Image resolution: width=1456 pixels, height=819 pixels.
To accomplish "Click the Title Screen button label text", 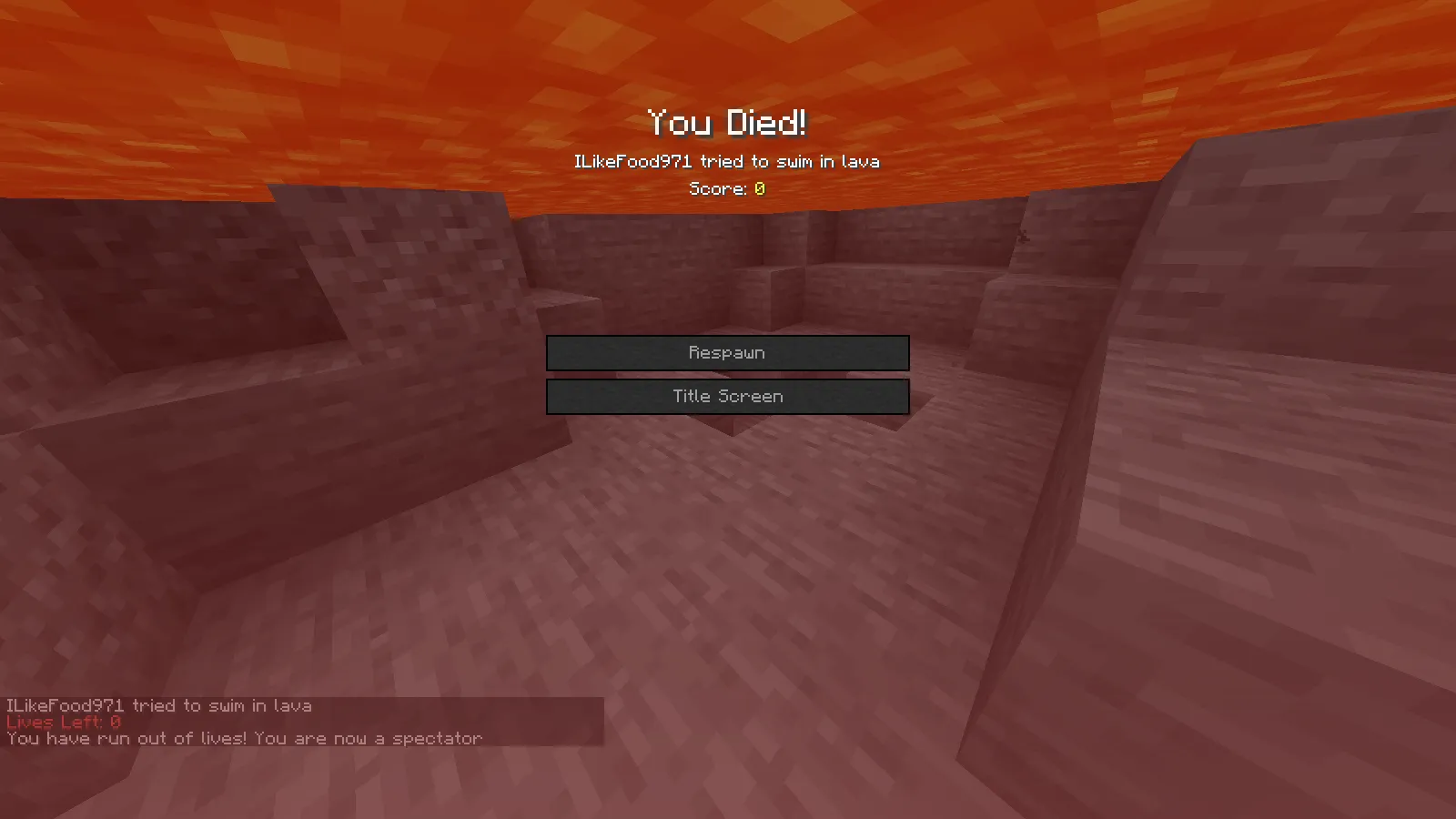I will [x=726, y=396].
